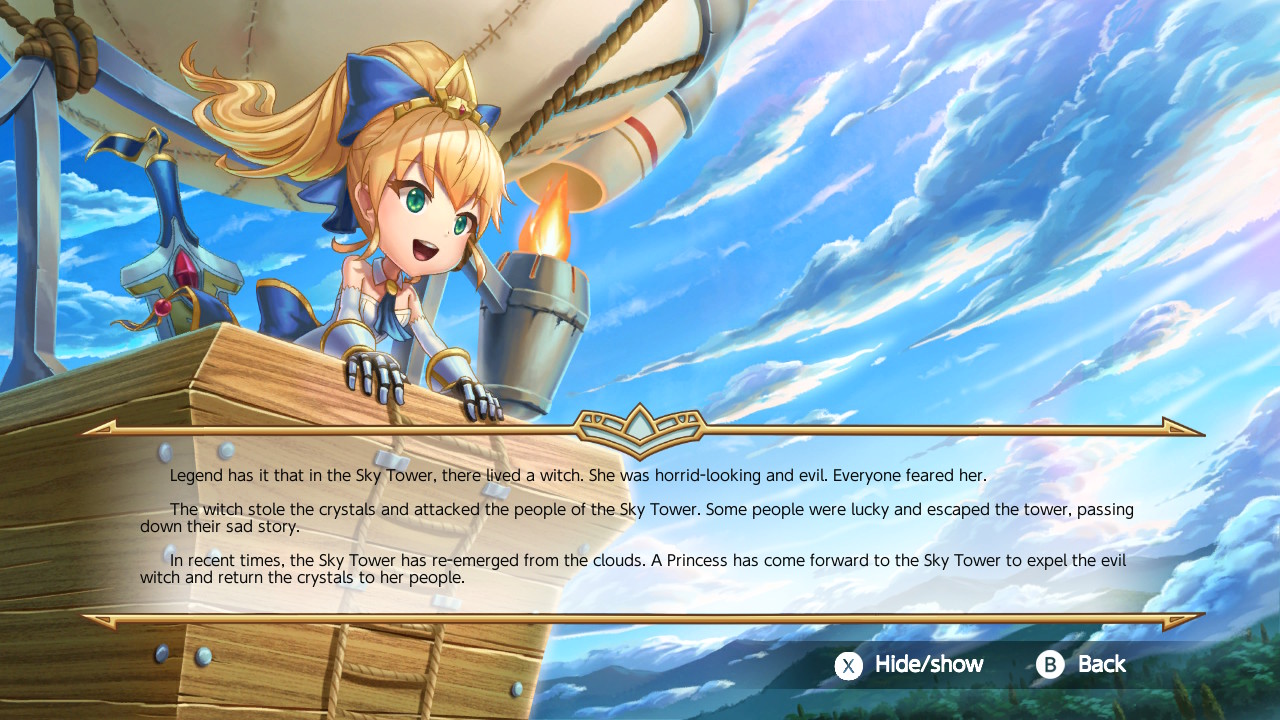
Task: Select the golden crown emblem on the divider
Action: pyautogui.click(x=640, y=424)
